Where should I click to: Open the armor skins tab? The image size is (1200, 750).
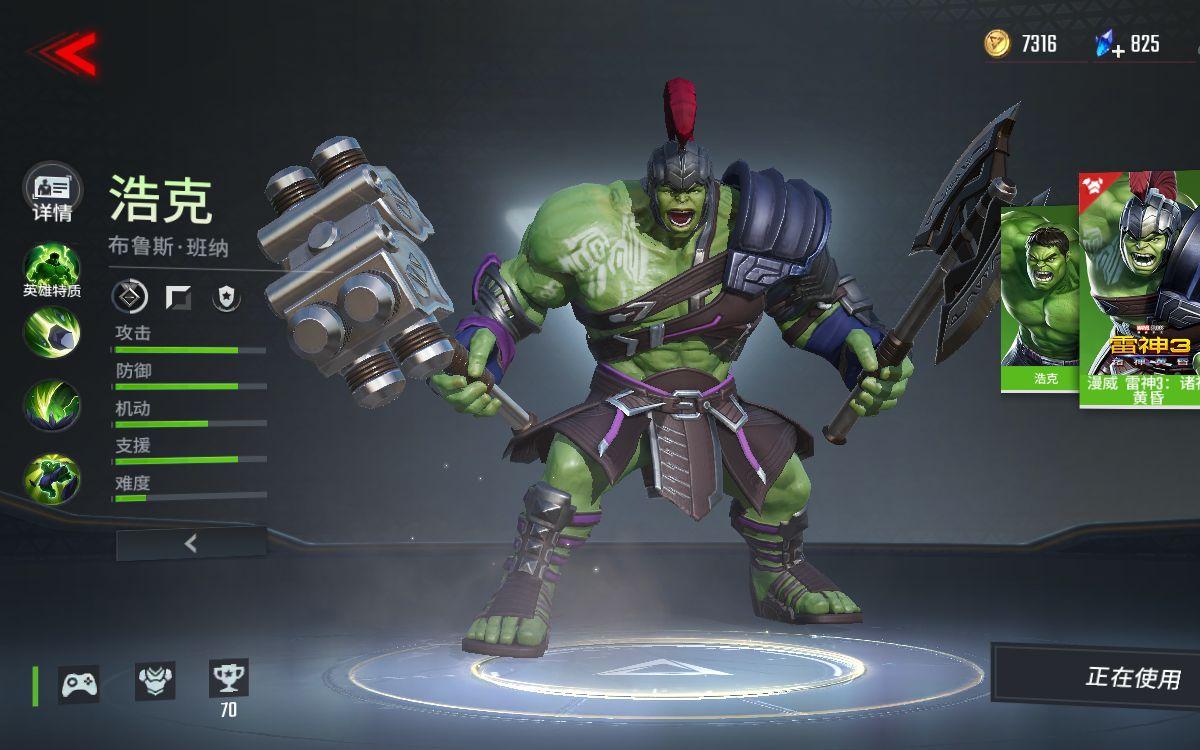(x=155, y=681)
